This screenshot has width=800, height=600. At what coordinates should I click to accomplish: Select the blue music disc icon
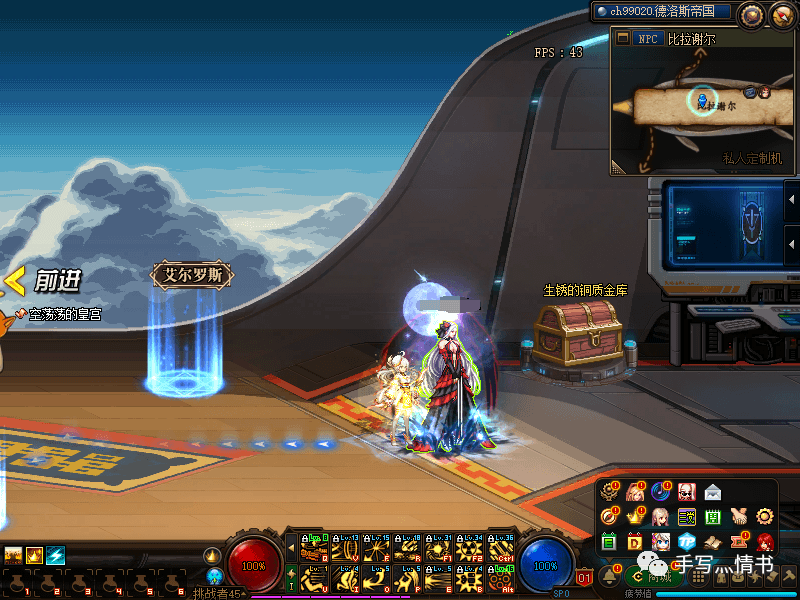661,491
